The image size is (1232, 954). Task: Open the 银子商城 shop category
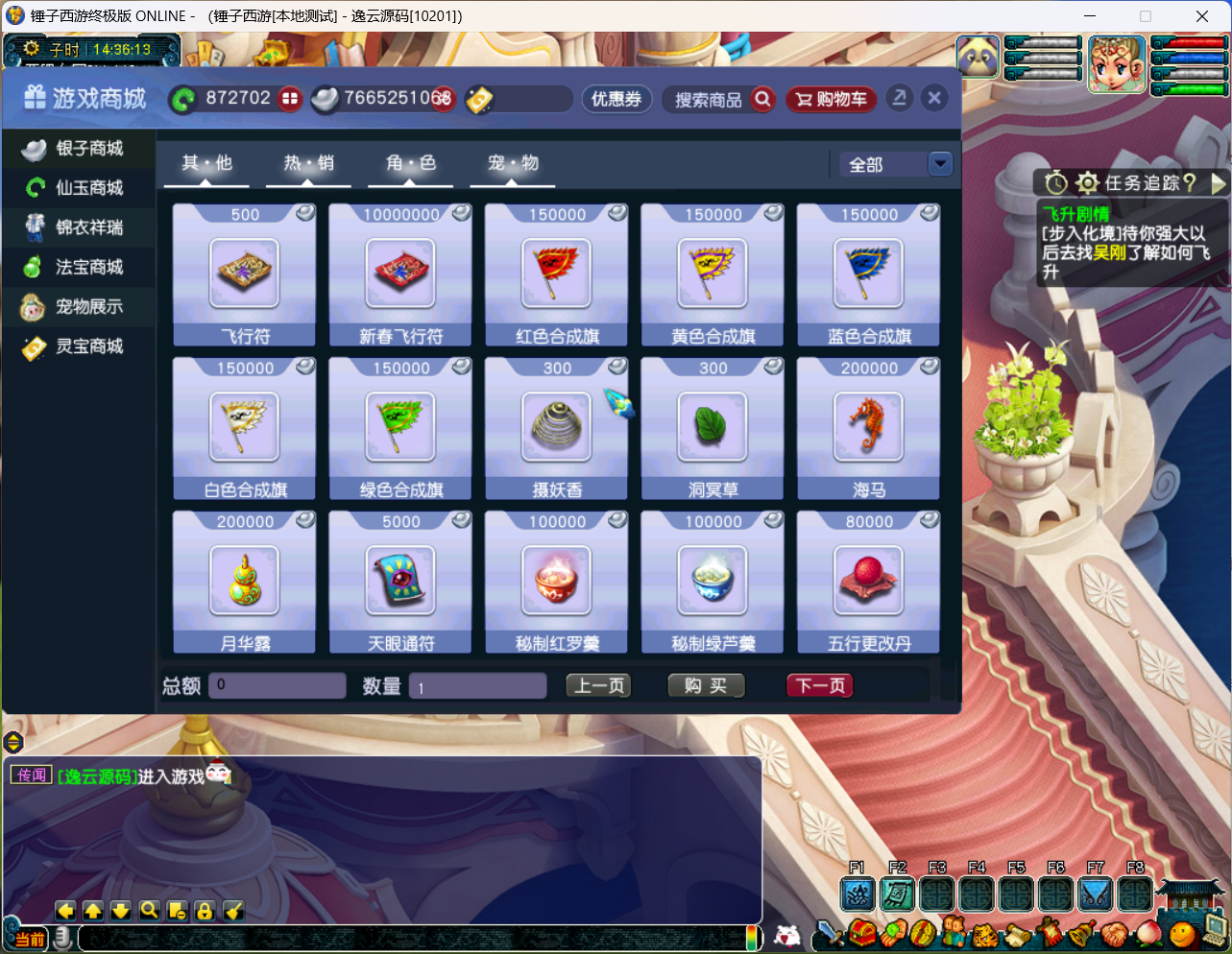click(79, 149)
